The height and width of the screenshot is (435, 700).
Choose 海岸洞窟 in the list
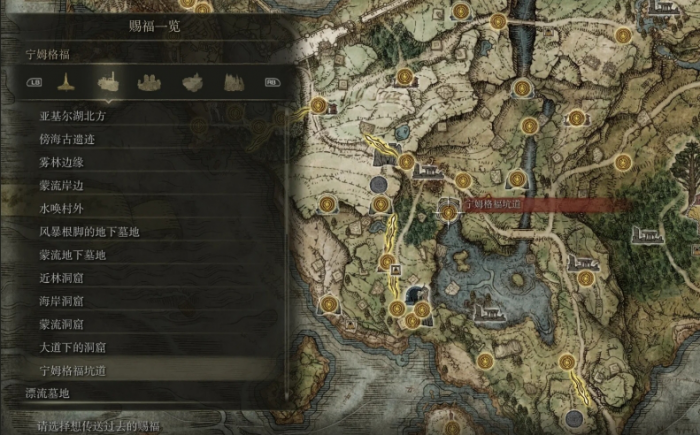click(x=66, y=301)
